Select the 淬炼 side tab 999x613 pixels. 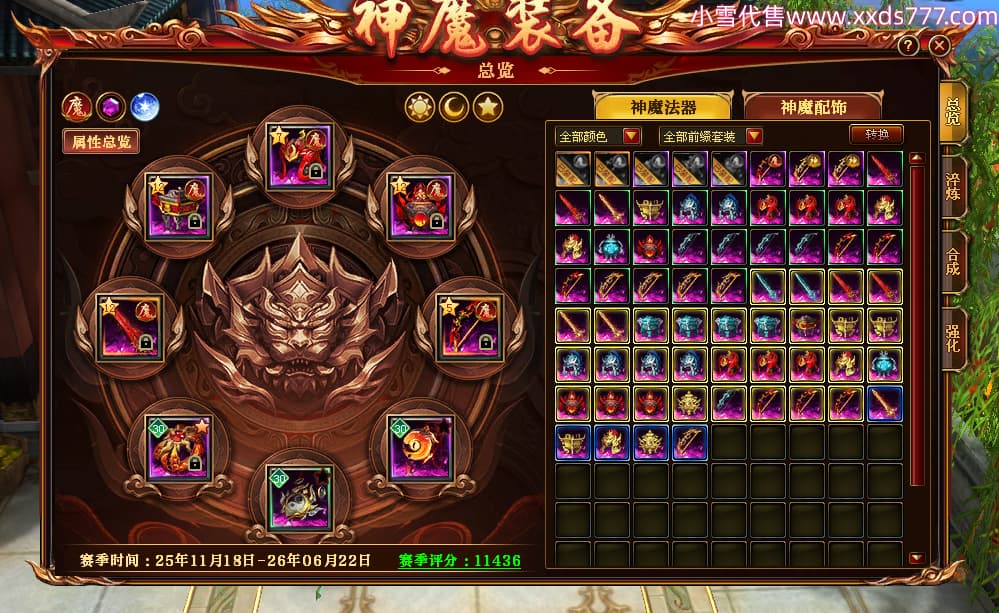click(954, 187)
